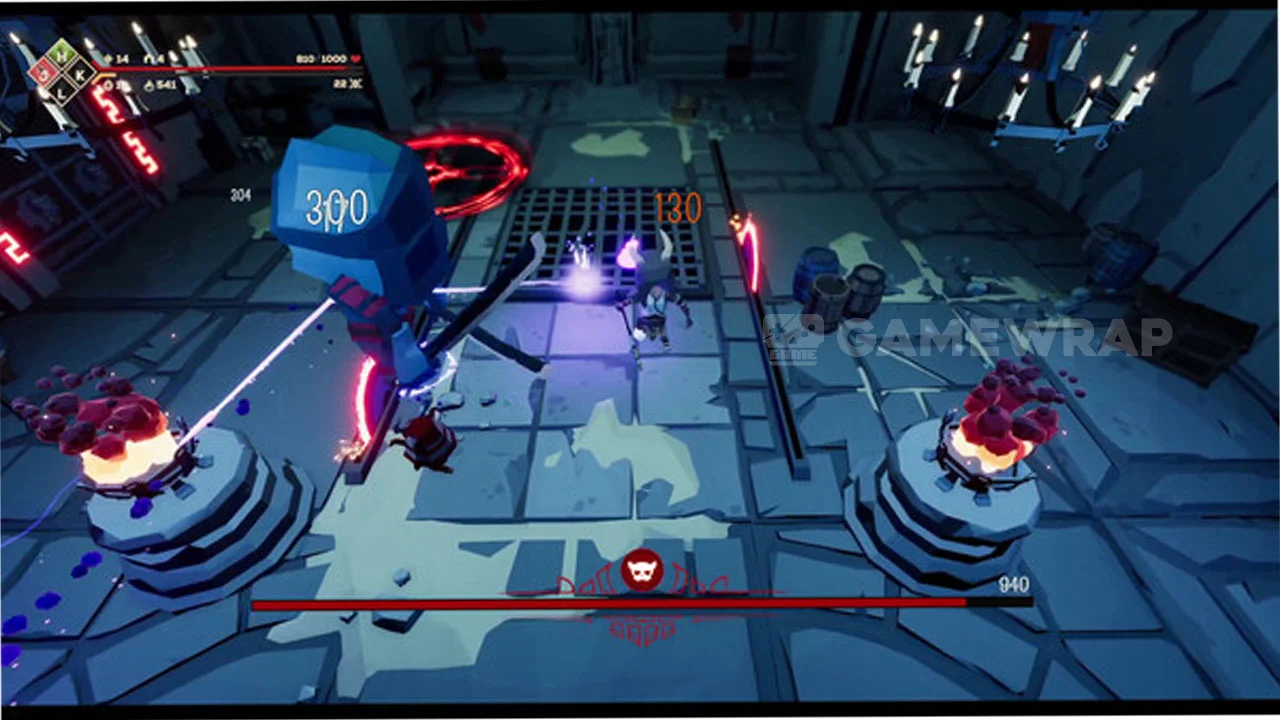The height and width of the screenshot is (720, 1280).
Task: Activate the green H ability slot
Action: 61,56
